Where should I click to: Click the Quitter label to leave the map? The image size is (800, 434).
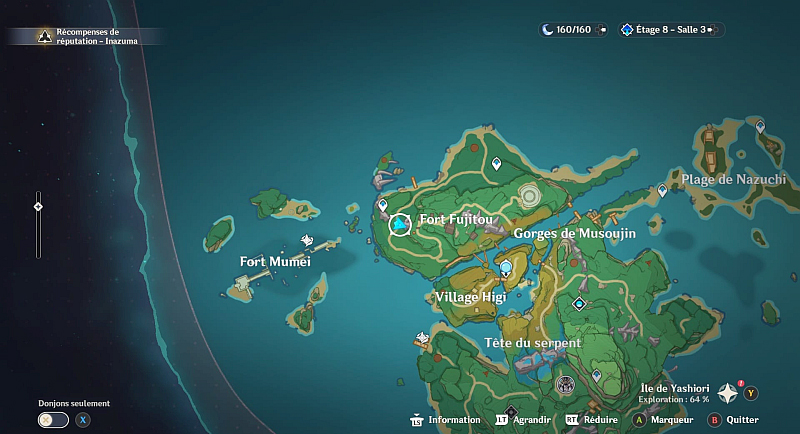(x=743, y=420)
